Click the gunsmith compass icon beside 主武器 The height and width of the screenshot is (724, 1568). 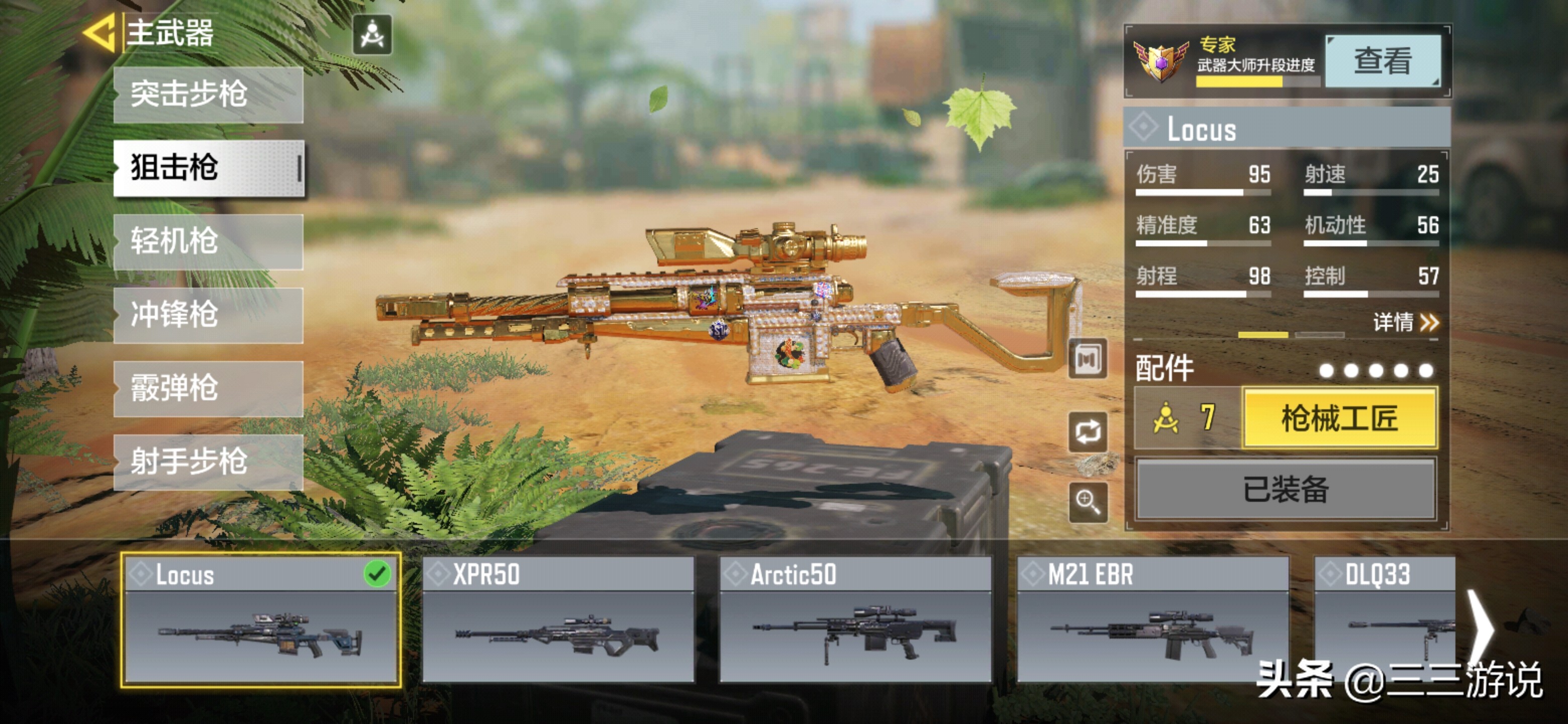point(372,35)
